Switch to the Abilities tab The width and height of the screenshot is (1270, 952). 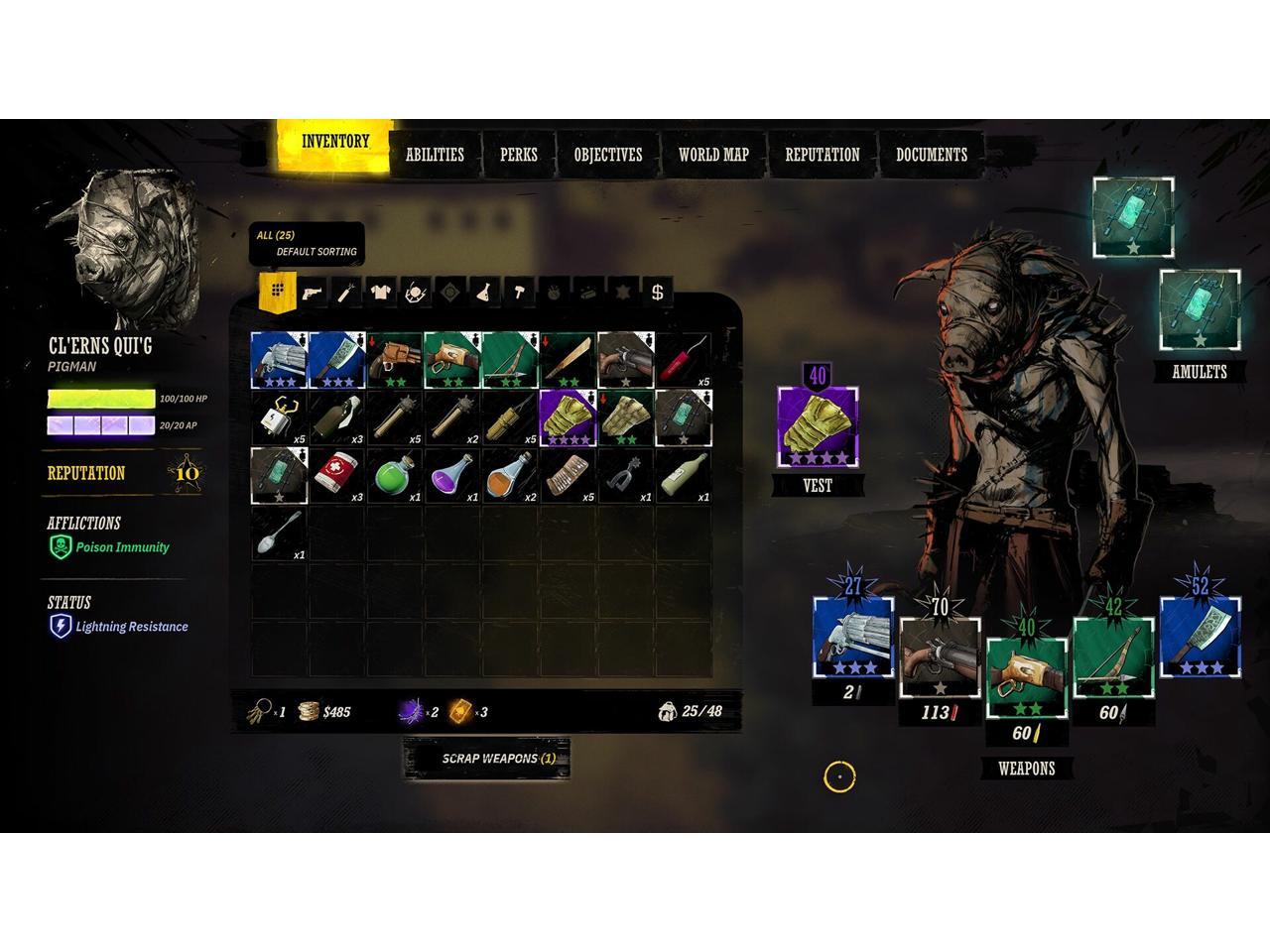click(x=435, y=155)
